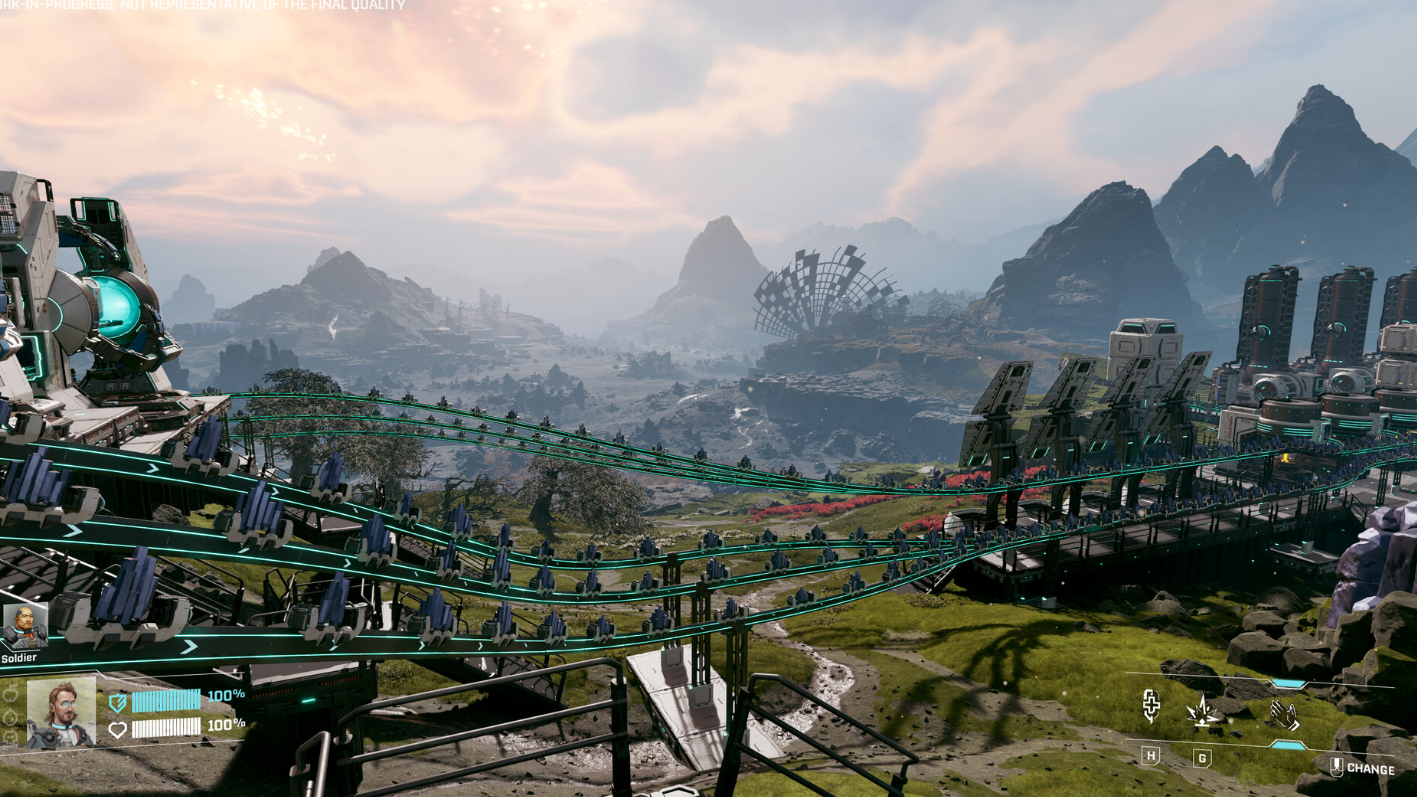This screenshot has width=1417, height=797.
Task: Click the faded skull status icon
Action: coord(11,738)
